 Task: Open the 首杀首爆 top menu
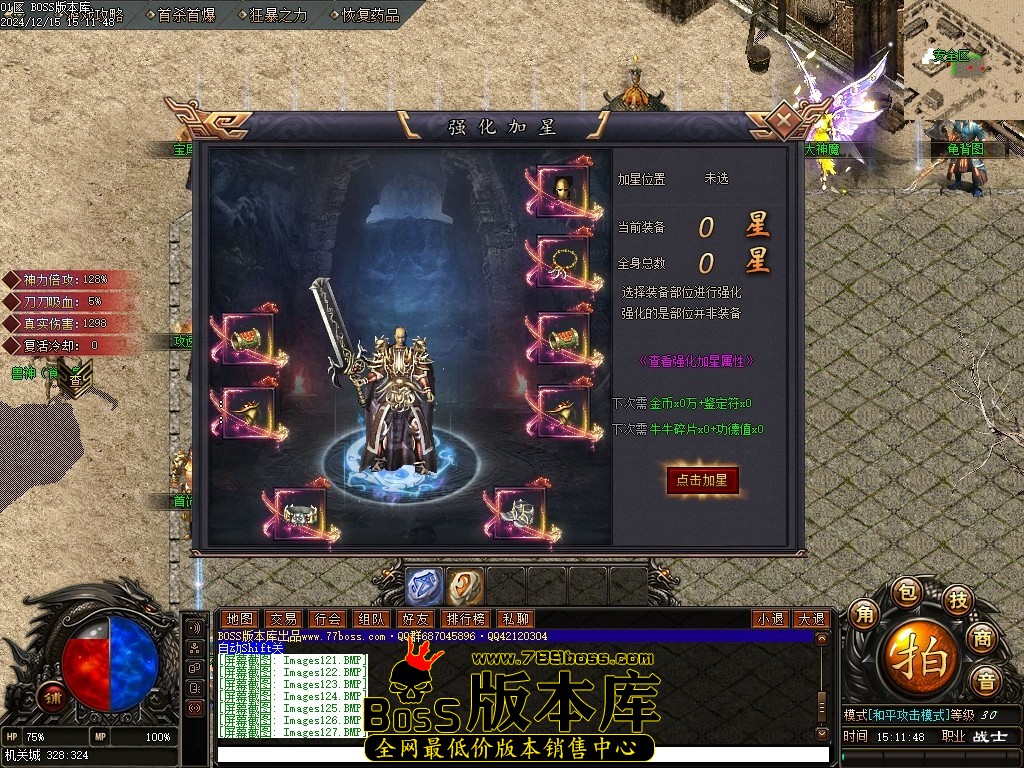pyautogui.click(x=187, y=15)
